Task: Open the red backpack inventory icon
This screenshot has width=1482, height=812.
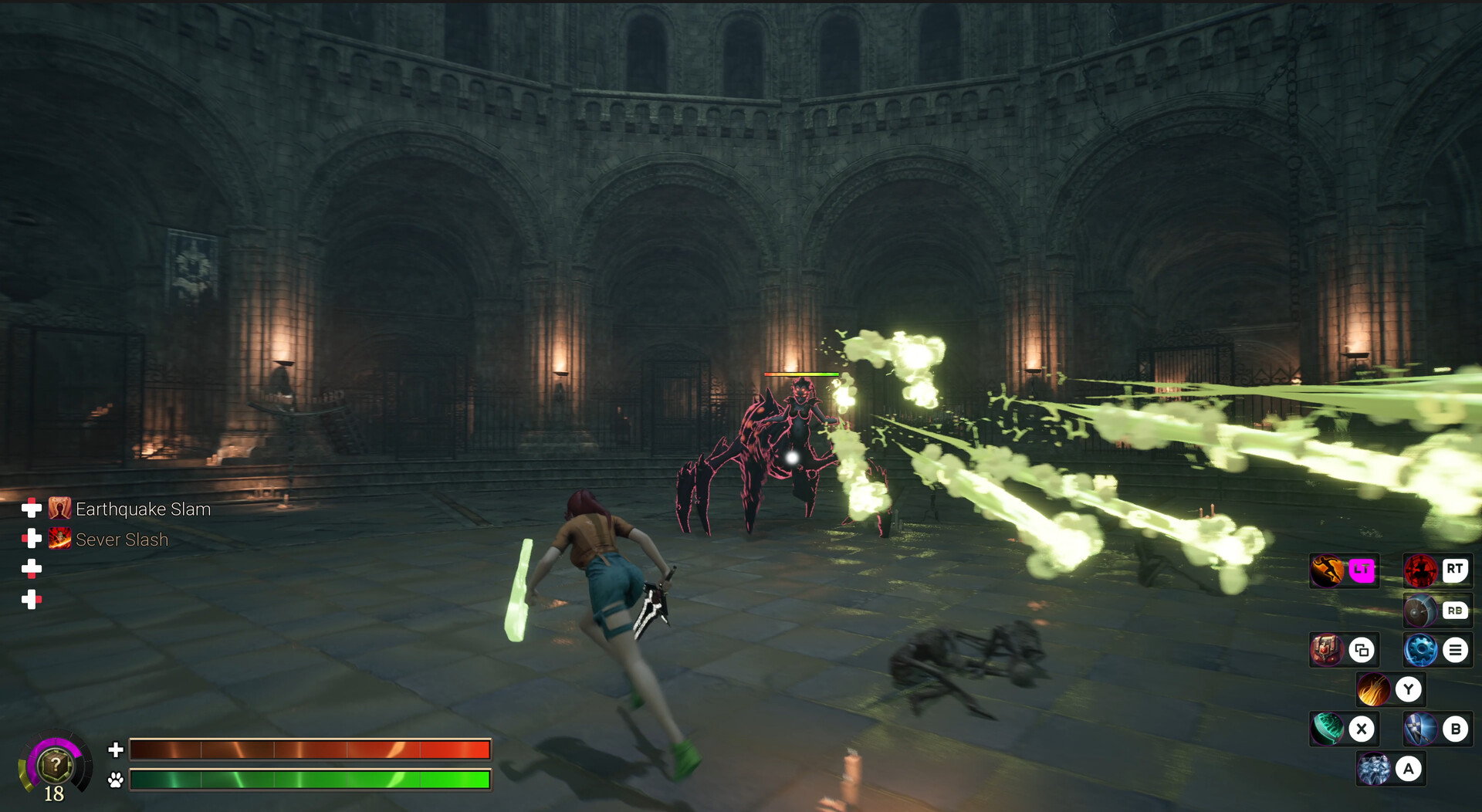Action: click(x=1327, y=650)
